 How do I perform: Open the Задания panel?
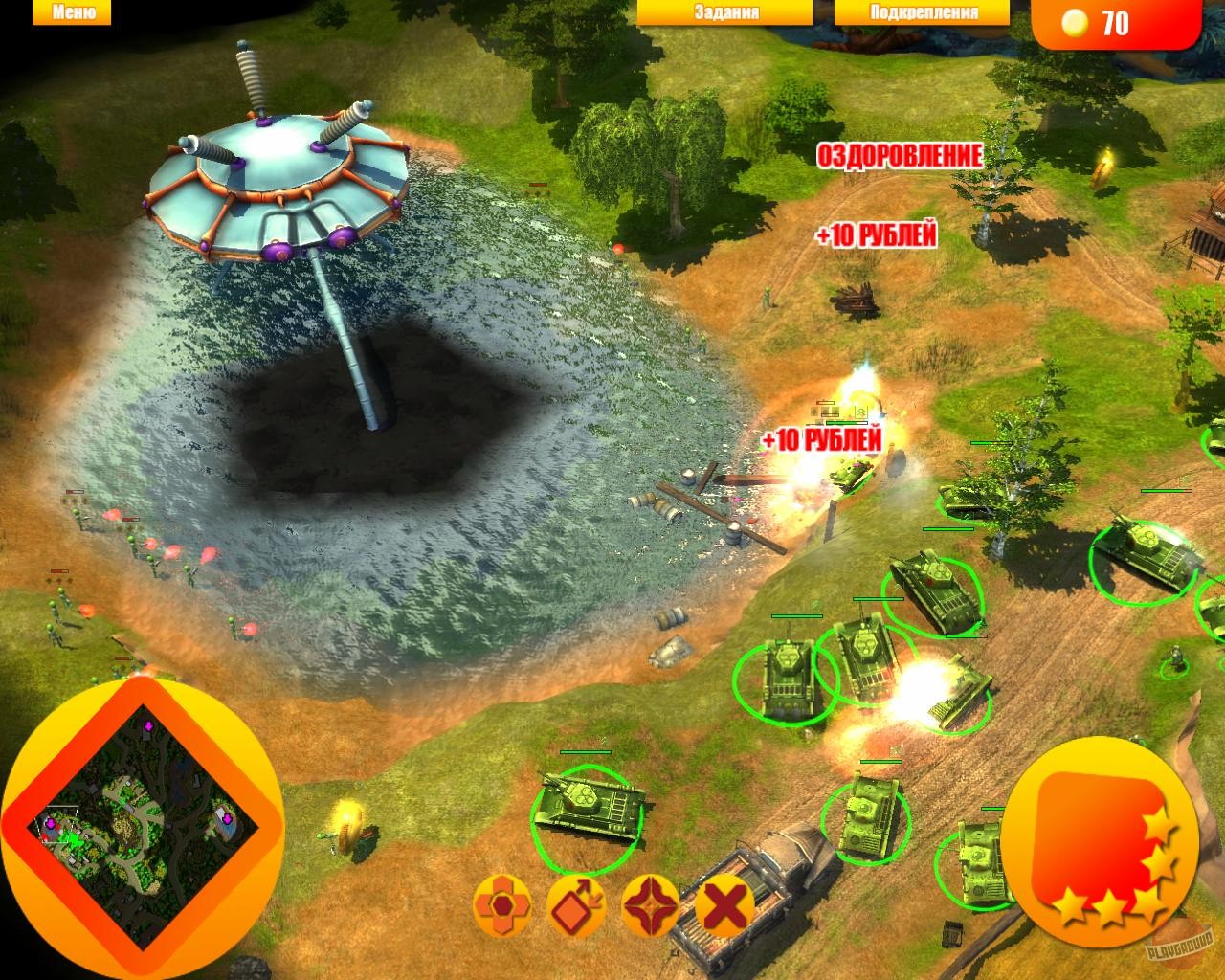click(725, 12)
